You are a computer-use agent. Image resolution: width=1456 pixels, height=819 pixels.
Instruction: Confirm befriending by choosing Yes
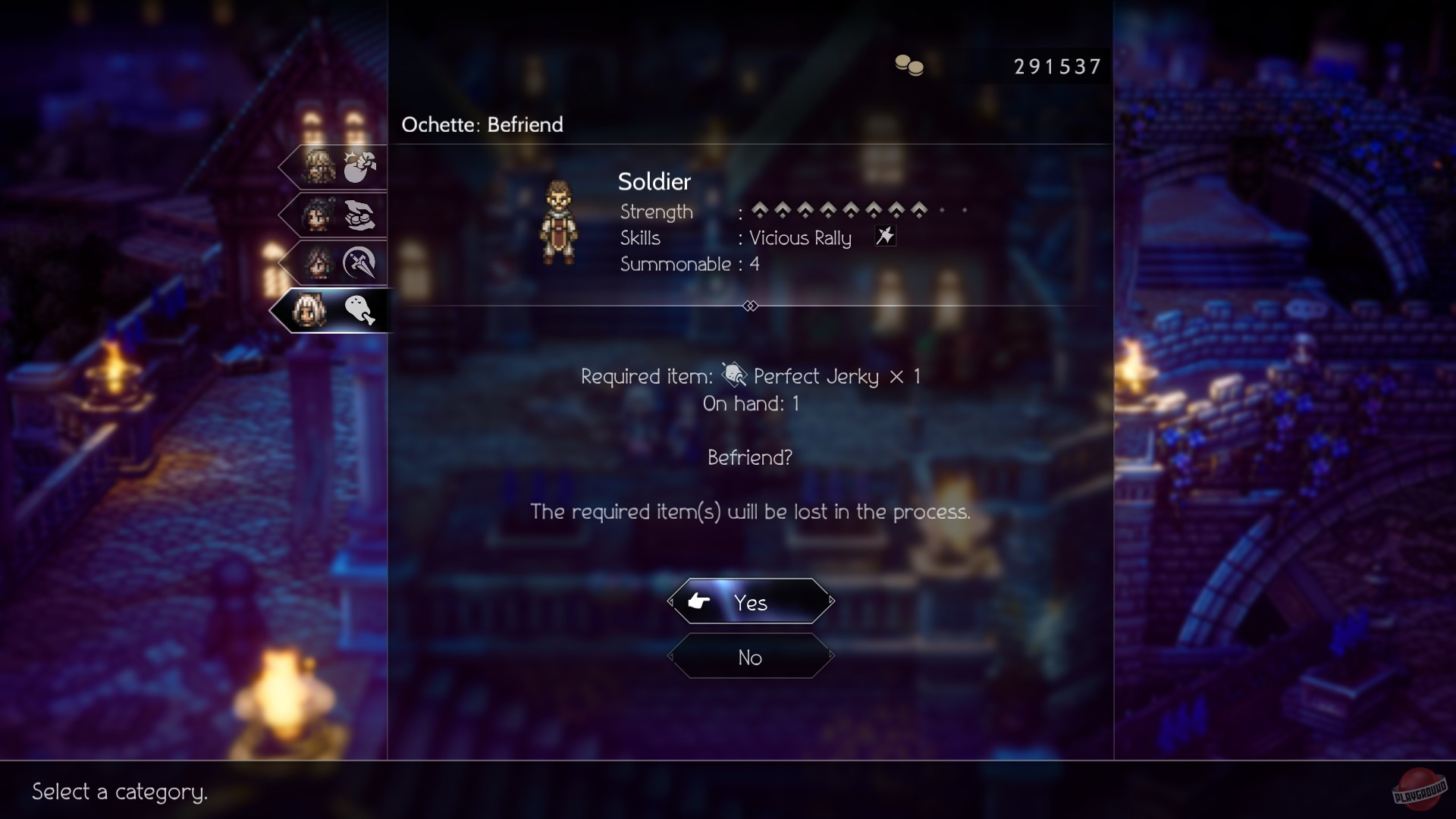(750, 602)
